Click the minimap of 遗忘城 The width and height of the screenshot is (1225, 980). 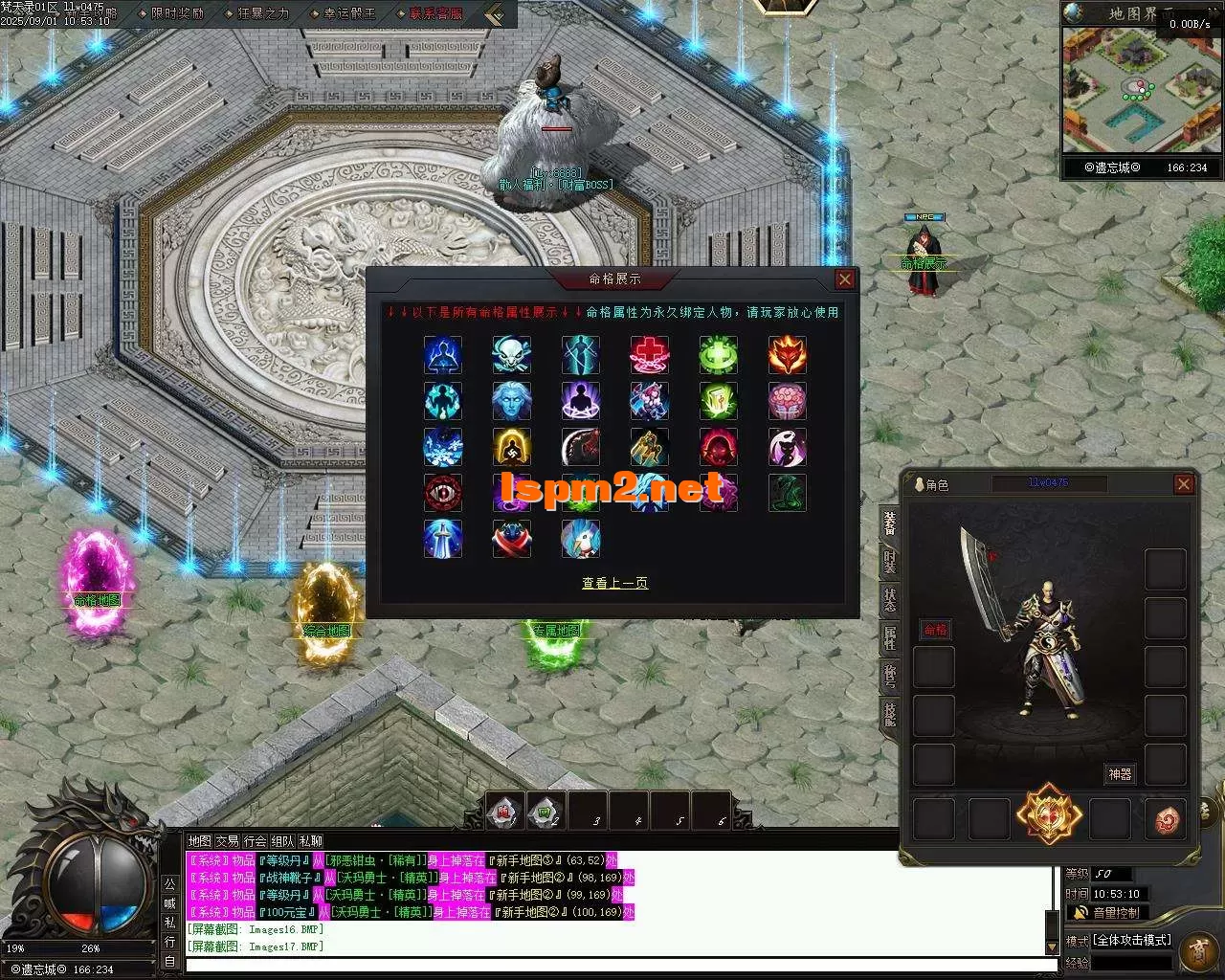[x=1142, y=91]
